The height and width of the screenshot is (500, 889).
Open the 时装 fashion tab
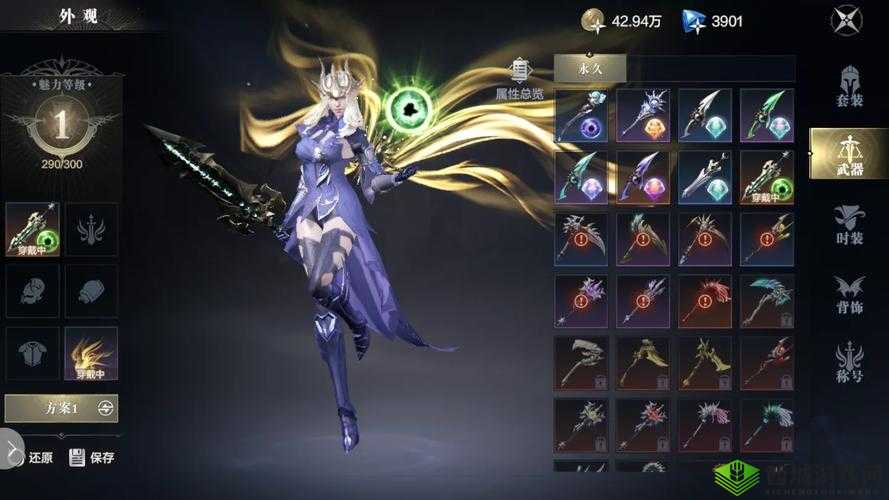pyautogui.click(x=849, y=225)
